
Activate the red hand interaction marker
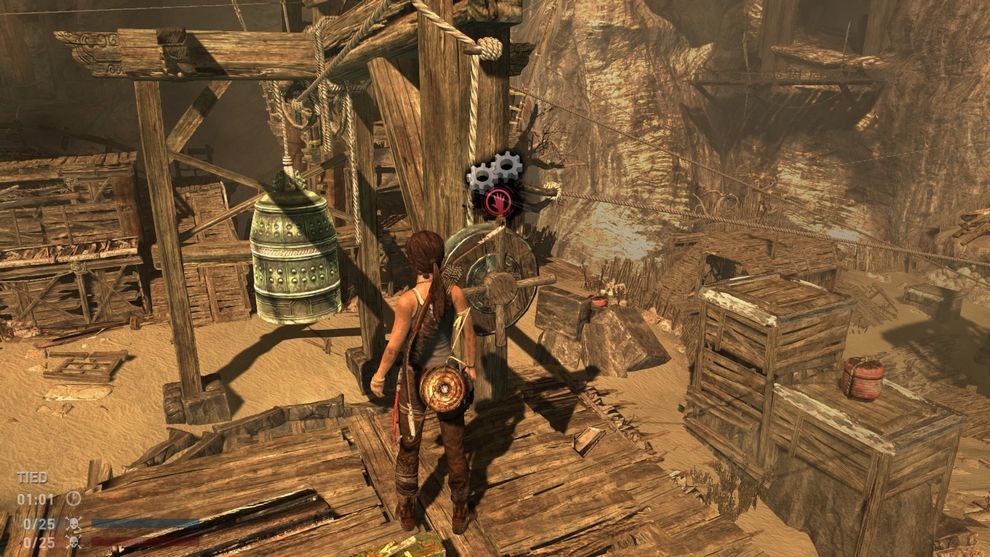[497, 202]
